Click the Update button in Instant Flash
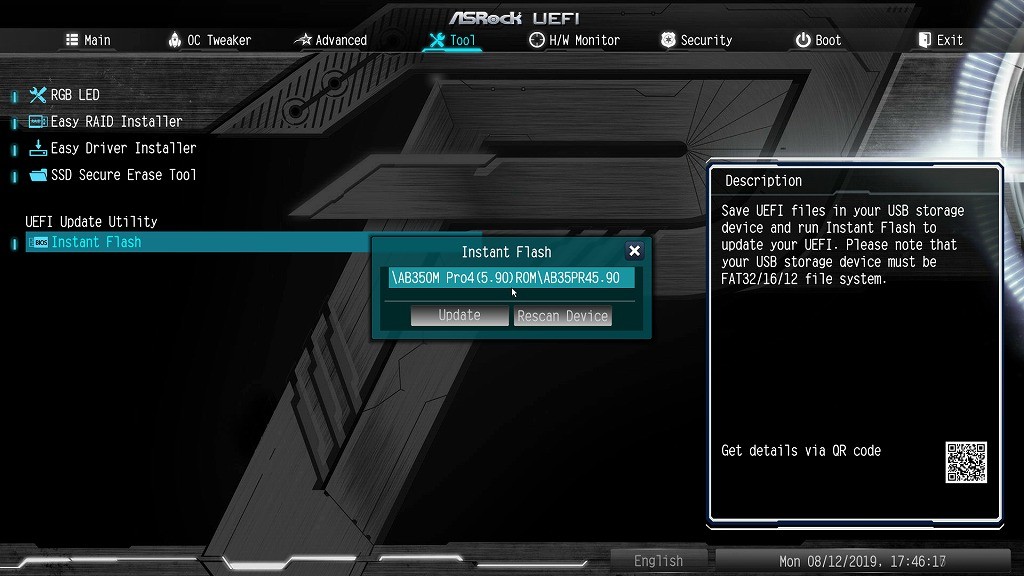This screenshot has height=576, width=1024. pyautogui.click(x=459, y=315)
